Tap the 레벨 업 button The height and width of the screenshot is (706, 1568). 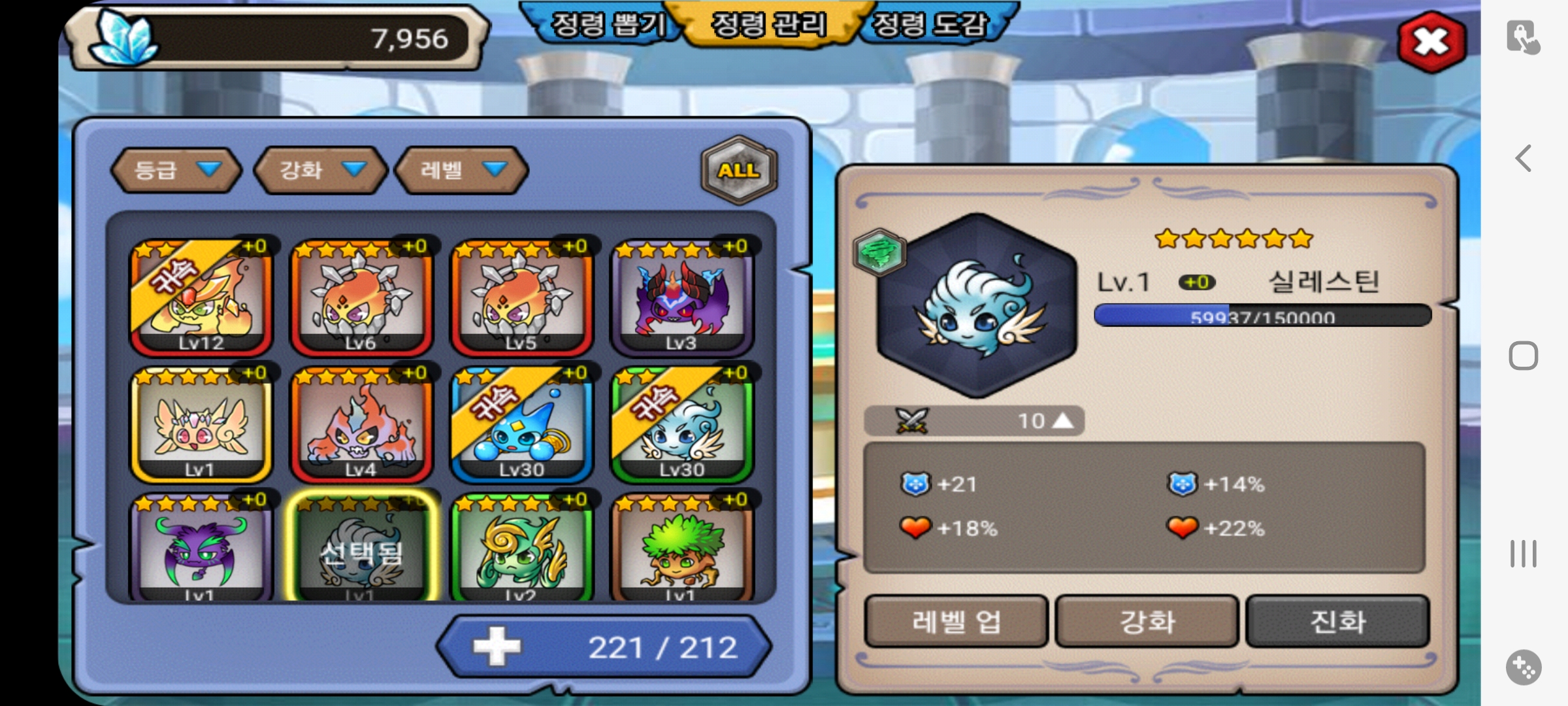pos(956,622)
